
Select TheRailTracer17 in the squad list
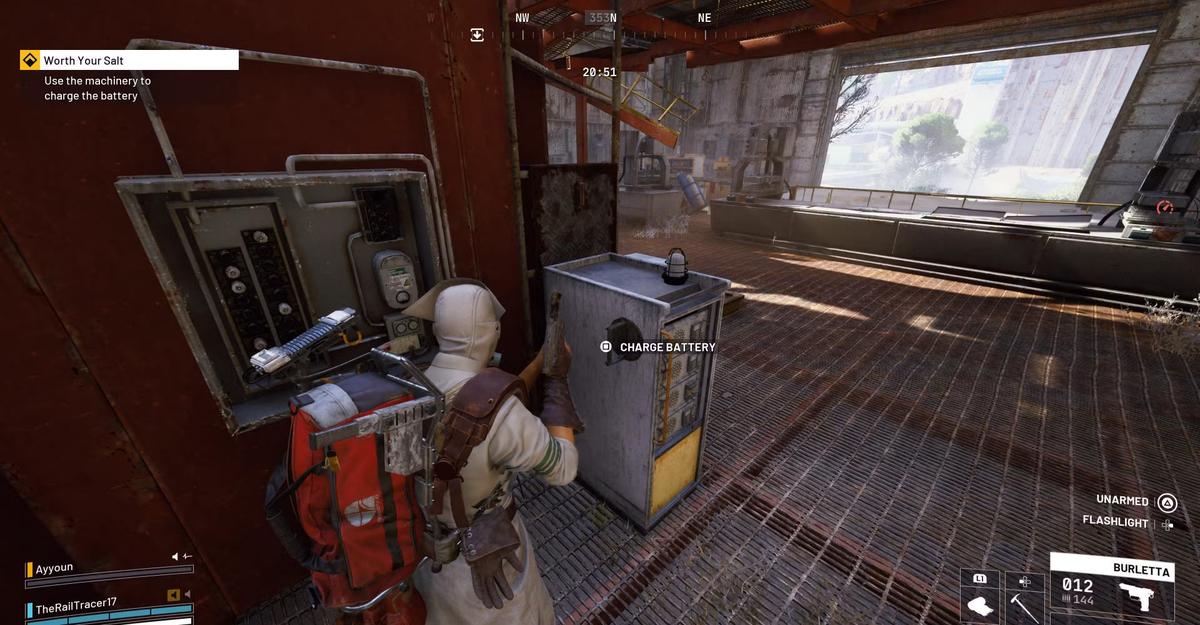(77, 607)
